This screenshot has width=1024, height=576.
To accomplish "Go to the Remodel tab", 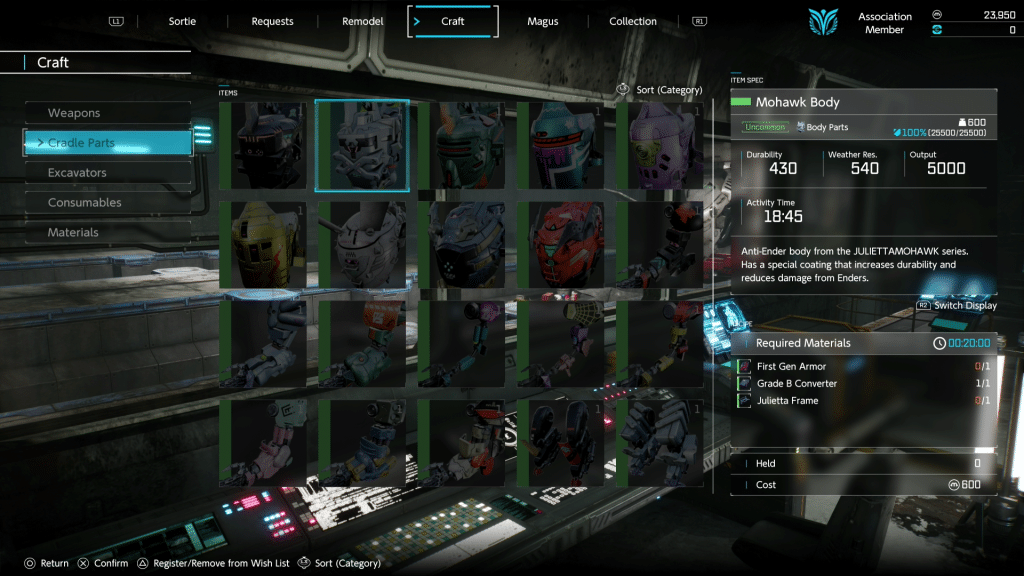I will [362, 21].
